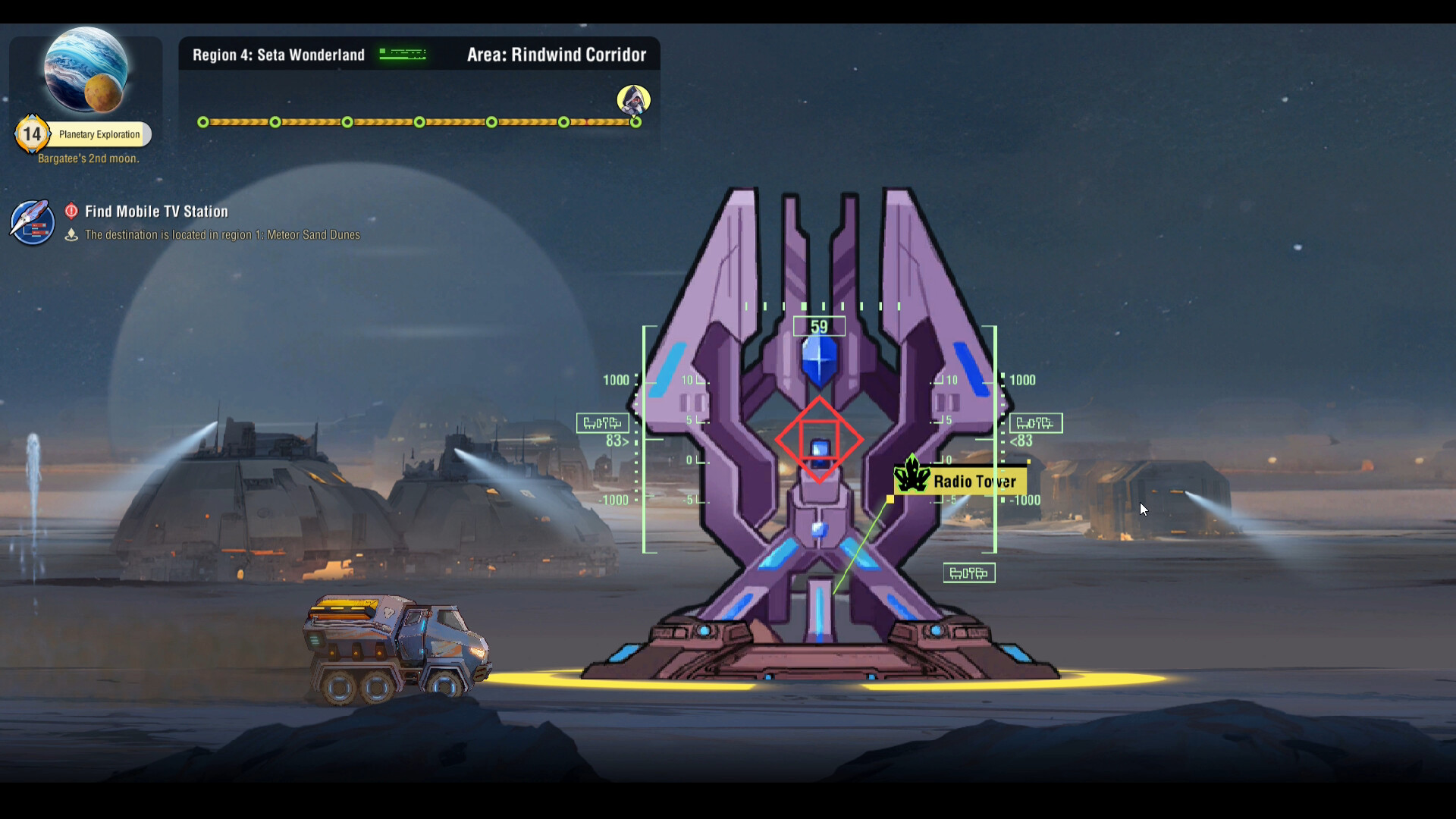Select the rocket quest icon beside the objective

pos(31,222)
